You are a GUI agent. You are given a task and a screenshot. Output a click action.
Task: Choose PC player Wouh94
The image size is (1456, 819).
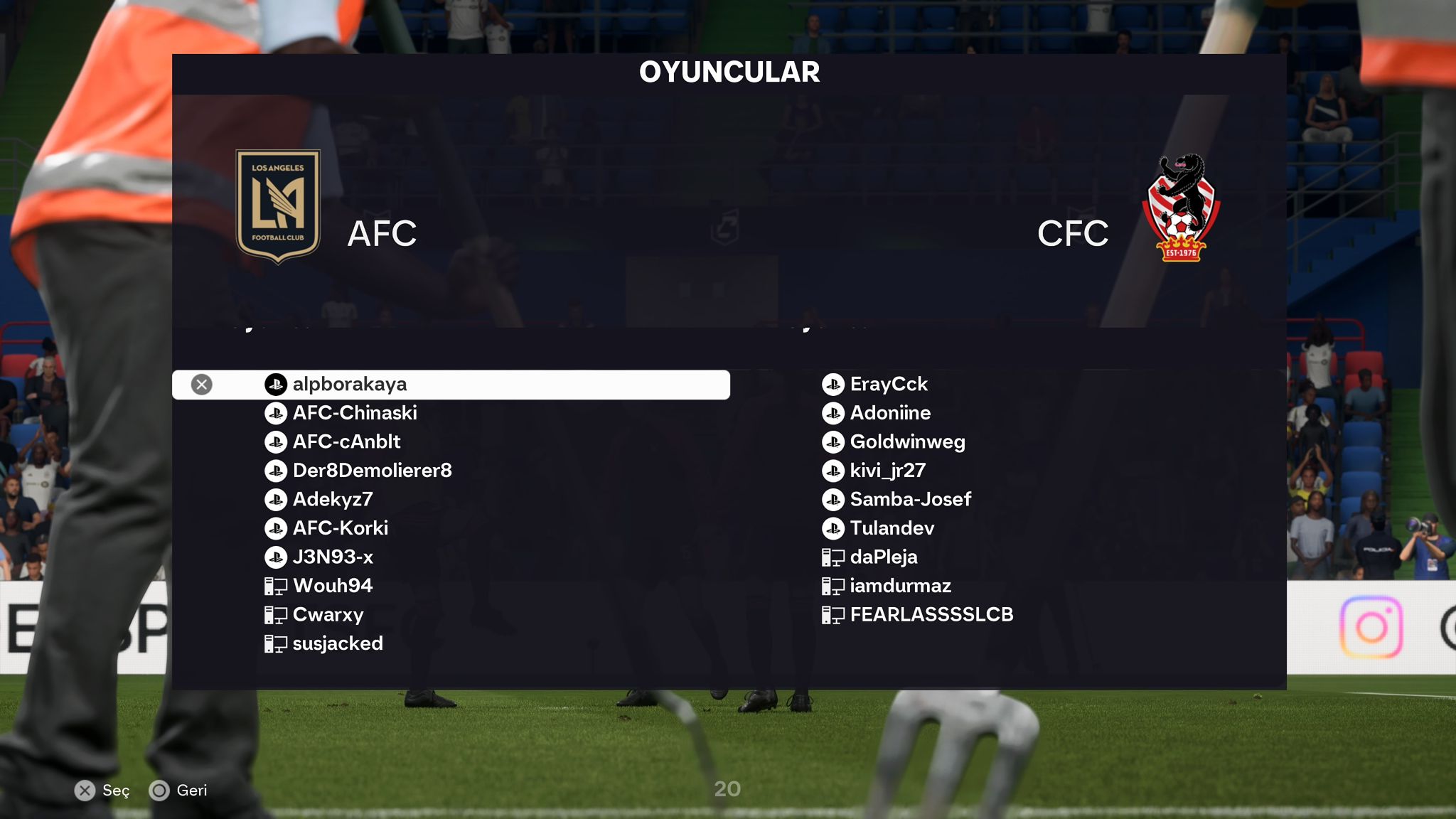point(333,586)
